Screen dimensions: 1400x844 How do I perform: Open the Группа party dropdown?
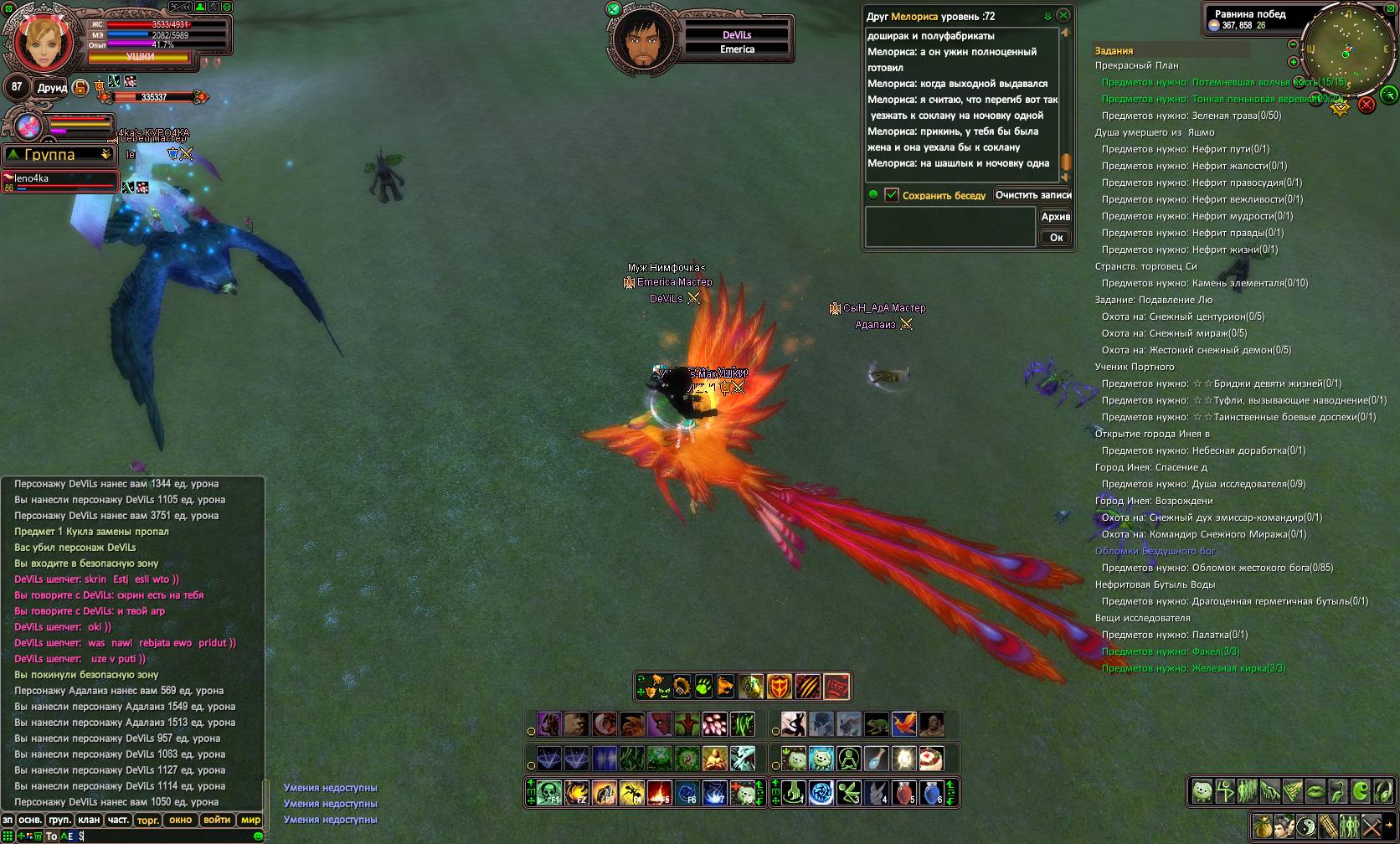(59, 155)
